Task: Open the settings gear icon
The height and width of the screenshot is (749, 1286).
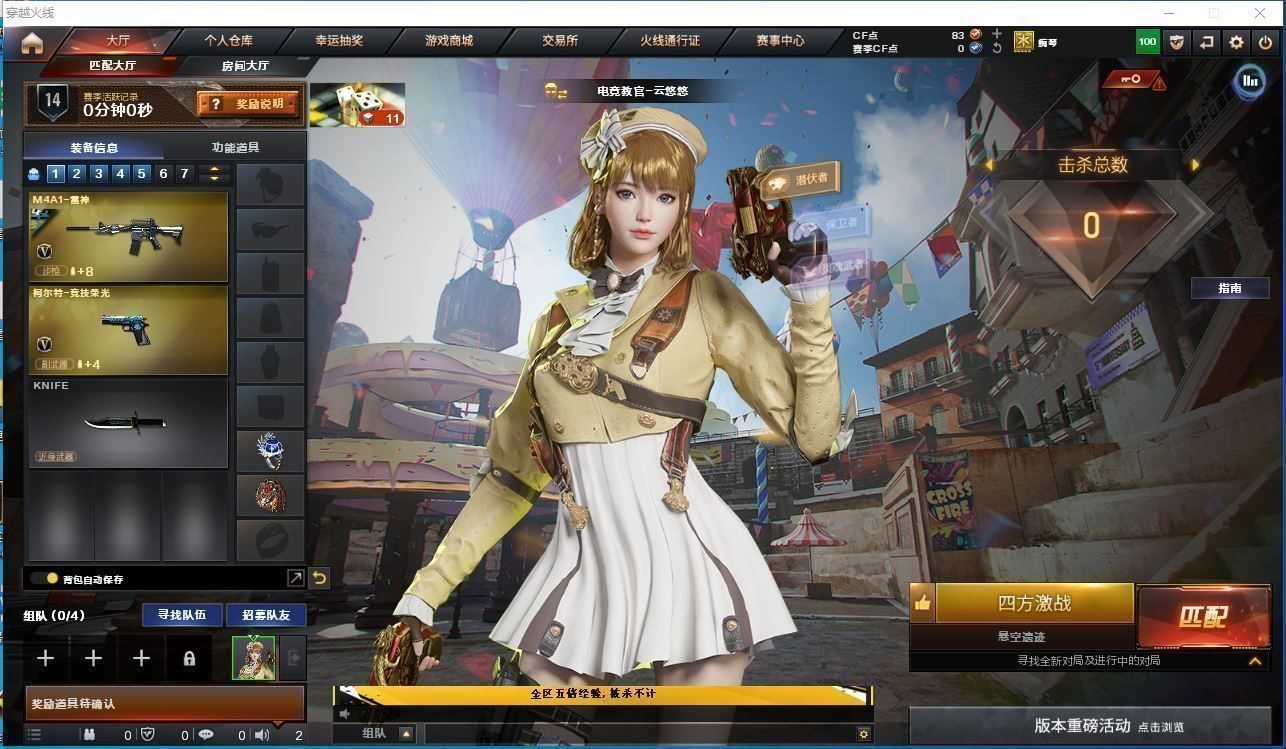Action: [x=1237, y=42]
